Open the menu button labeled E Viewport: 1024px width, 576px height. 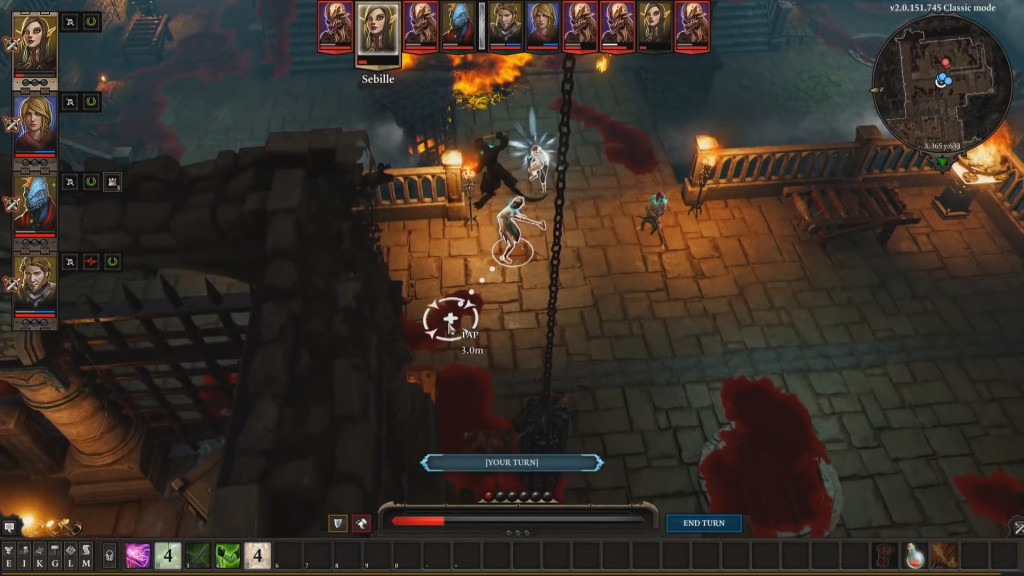pyautogui.click(x=9, y=555)
